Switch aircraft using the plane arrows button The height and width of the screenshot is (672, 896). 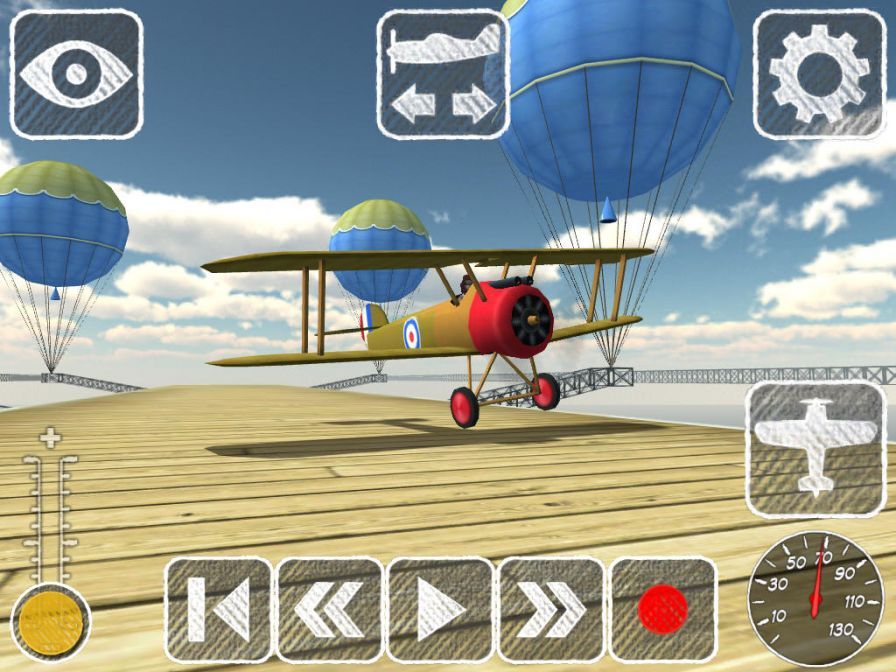point(443,74)
